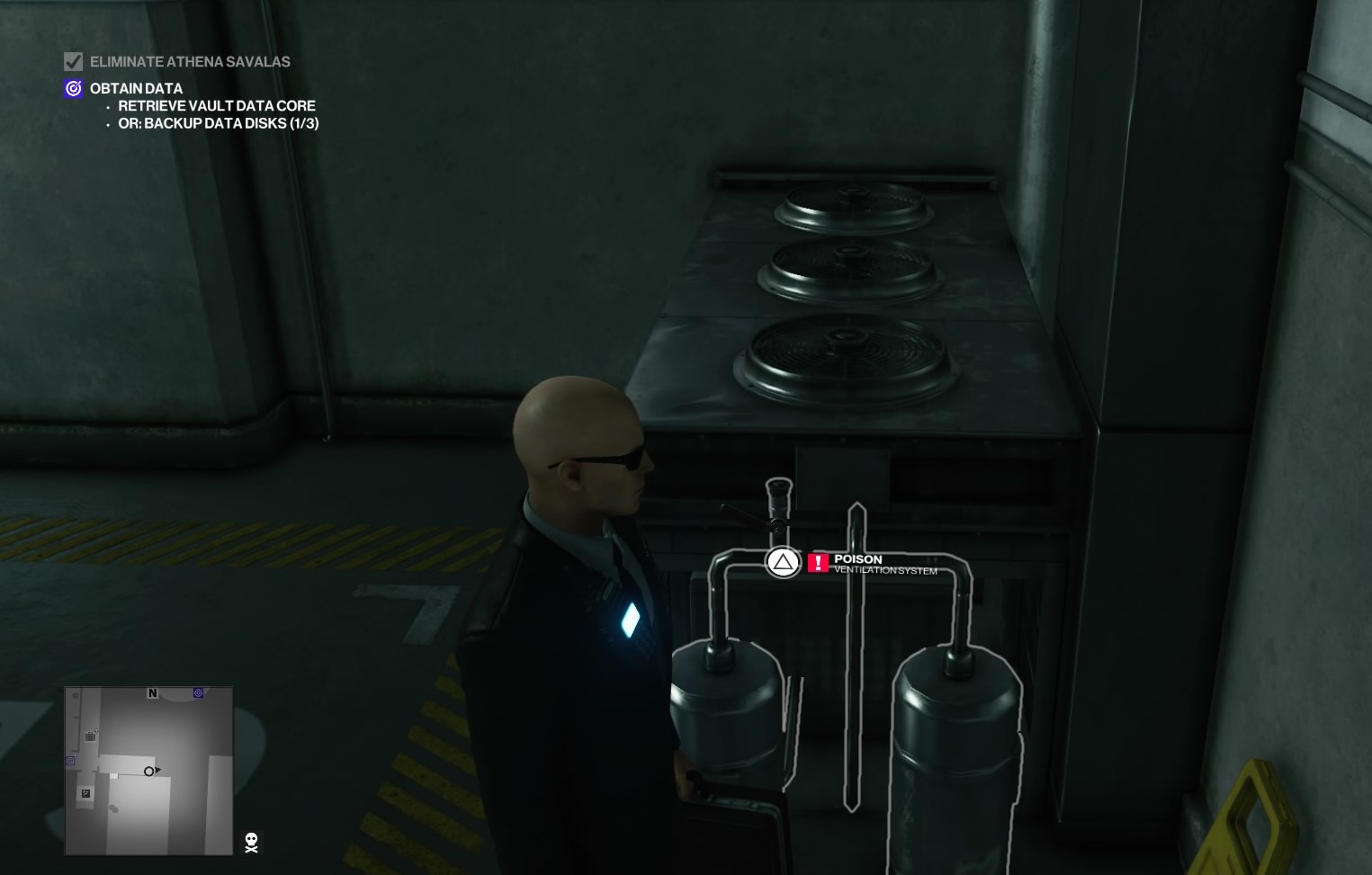The height and width of the screenshot is (875, 1372).
Task: Click the exit icon on the minimap's left side
Action: click(x=85, y=793)
